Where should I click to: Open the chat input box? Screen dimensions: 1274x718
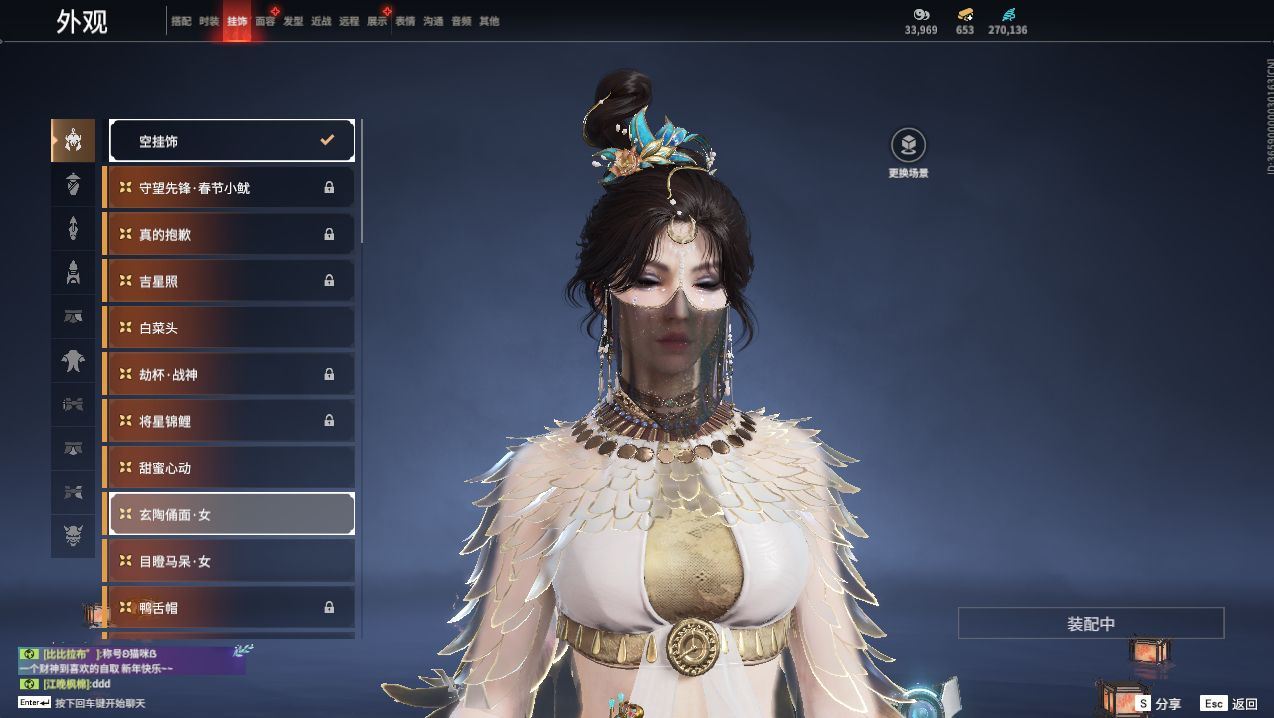100,703
